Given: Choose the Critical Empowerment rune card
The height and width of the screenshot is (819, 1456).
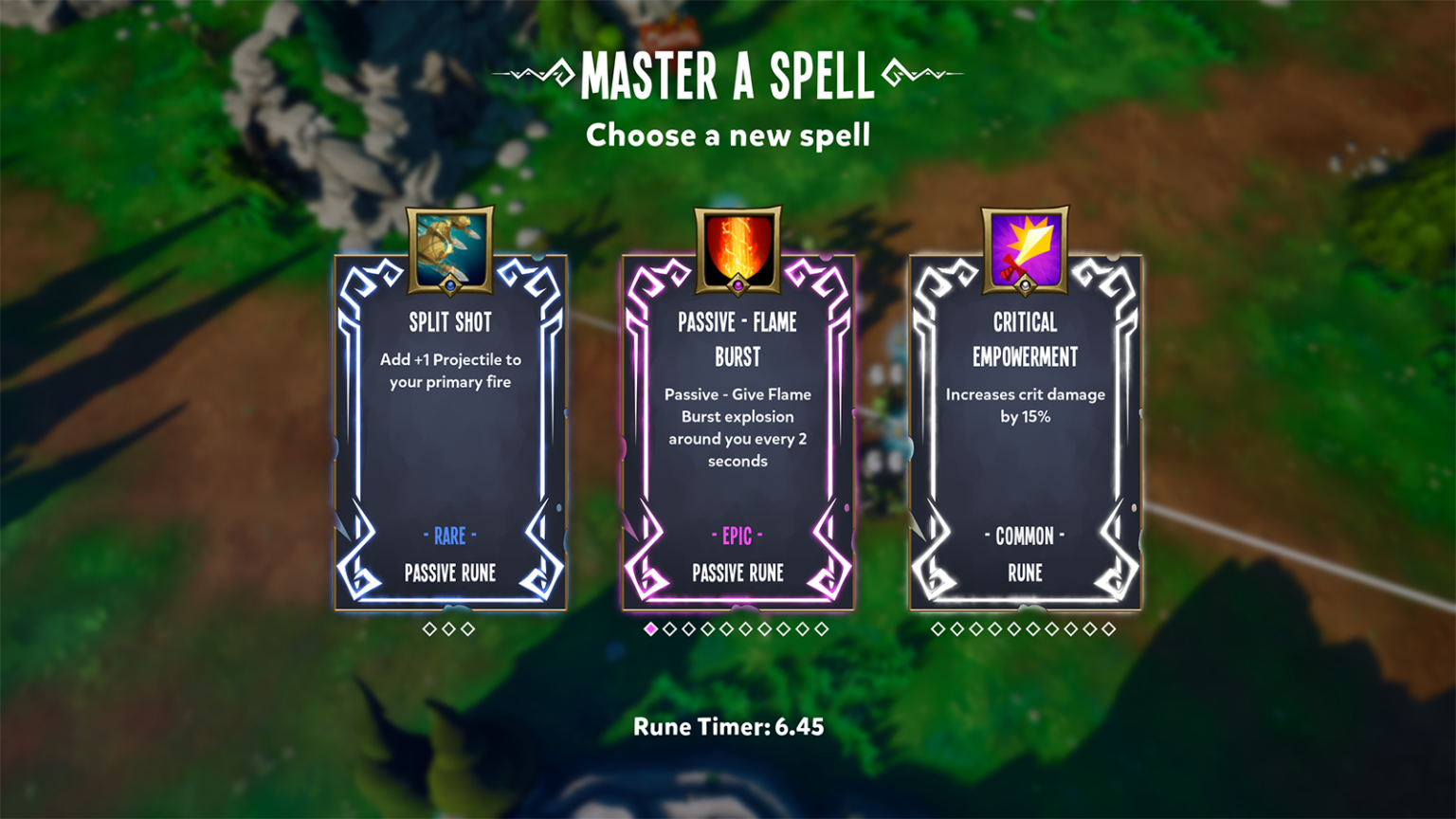Looking at the screenshot, I should [x=1025, y=436].
